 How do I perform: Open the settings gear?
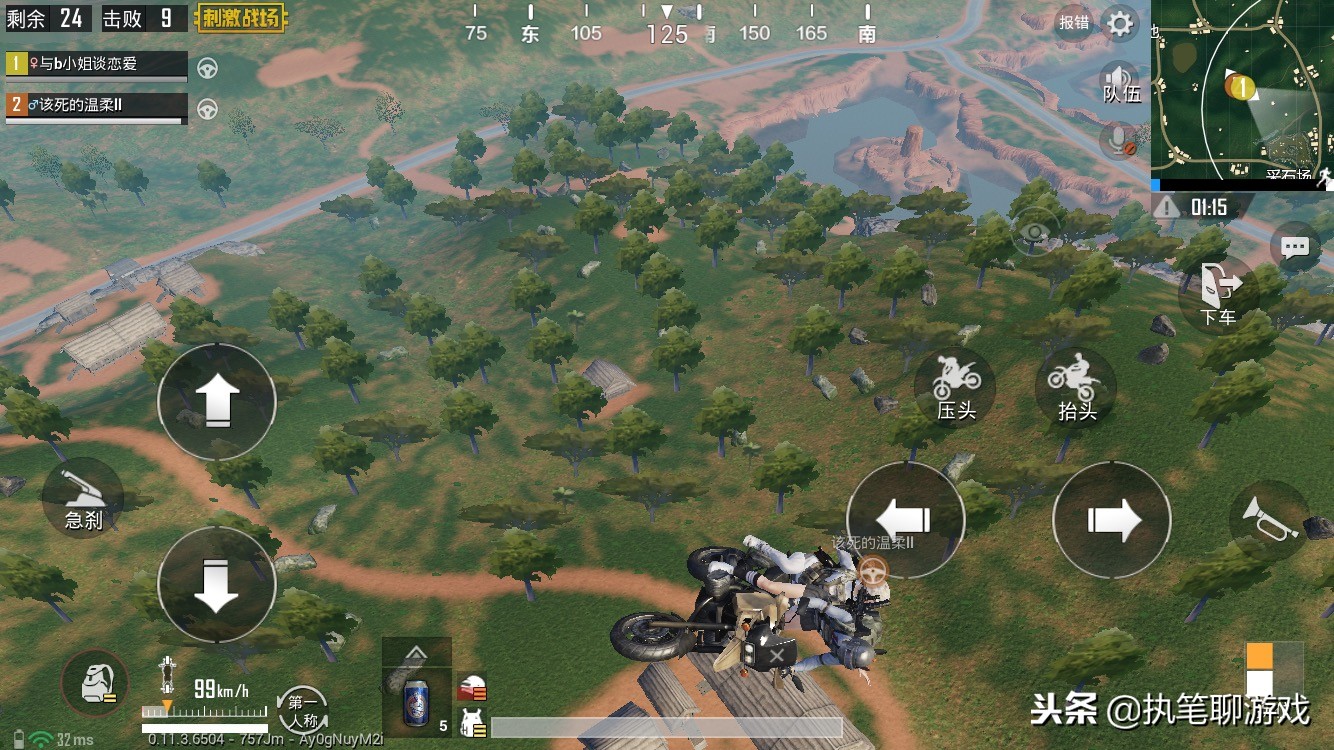(1120, 23)
